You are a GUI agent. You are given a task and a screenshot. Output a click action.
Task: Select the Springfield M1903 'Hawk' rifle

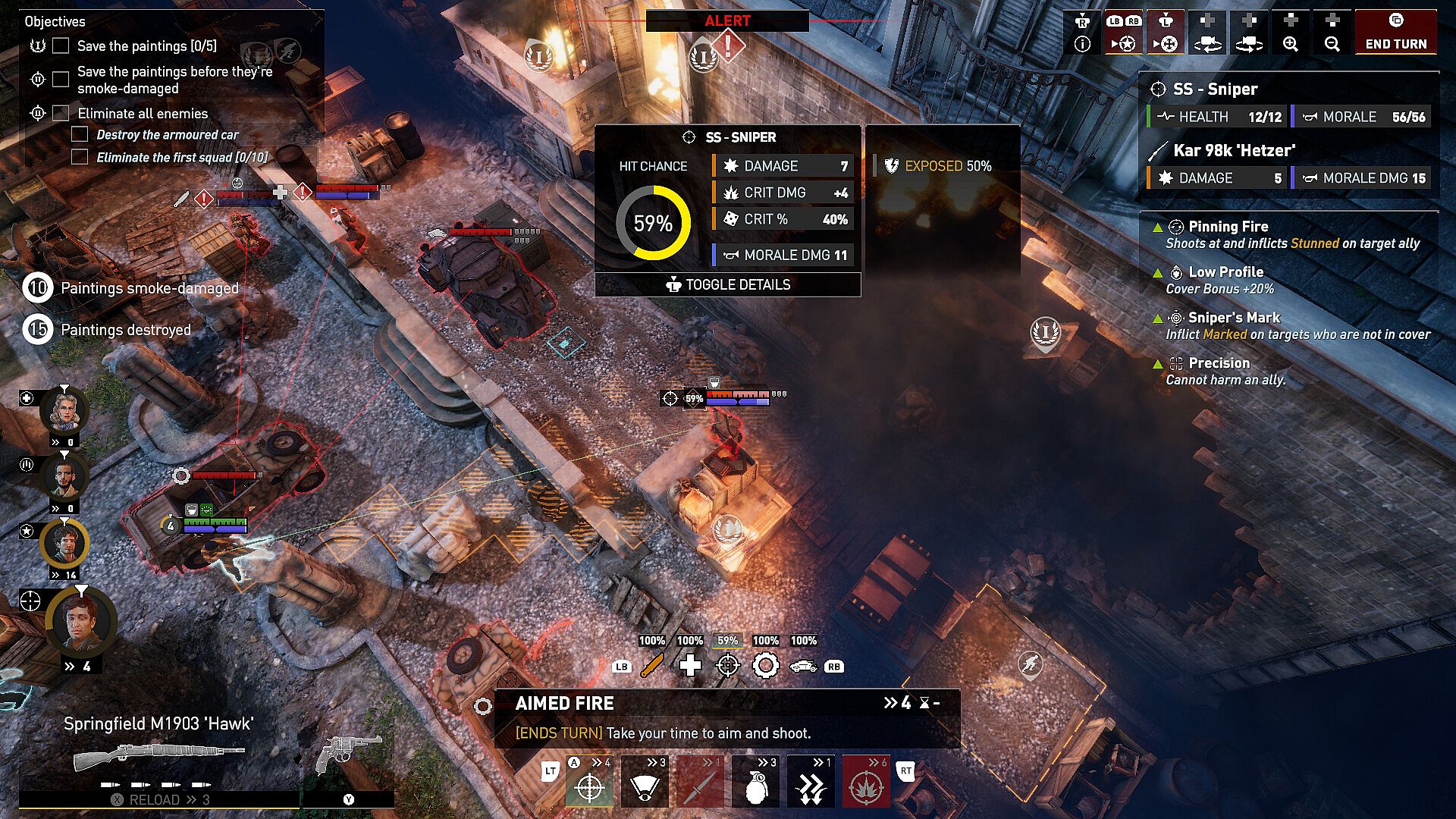[x=159, y=752]
